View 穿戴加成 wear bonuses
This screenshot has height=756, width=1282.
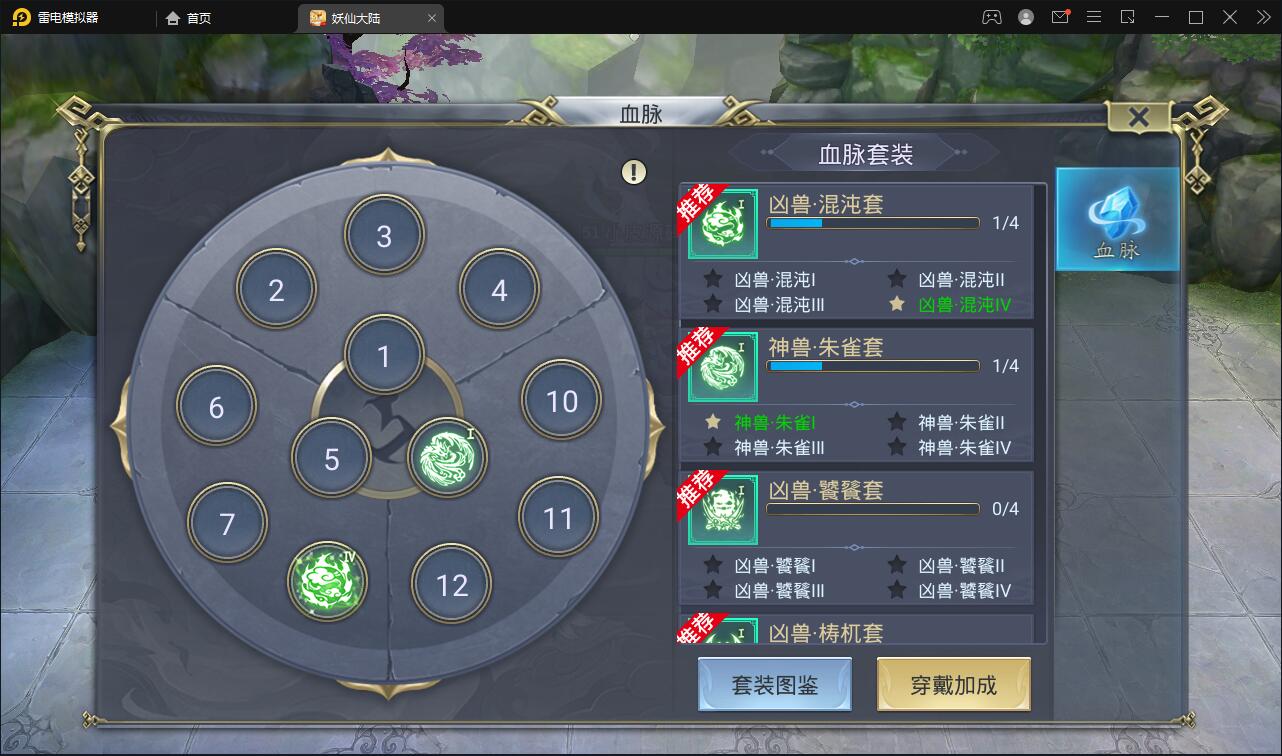pos(952,683)
